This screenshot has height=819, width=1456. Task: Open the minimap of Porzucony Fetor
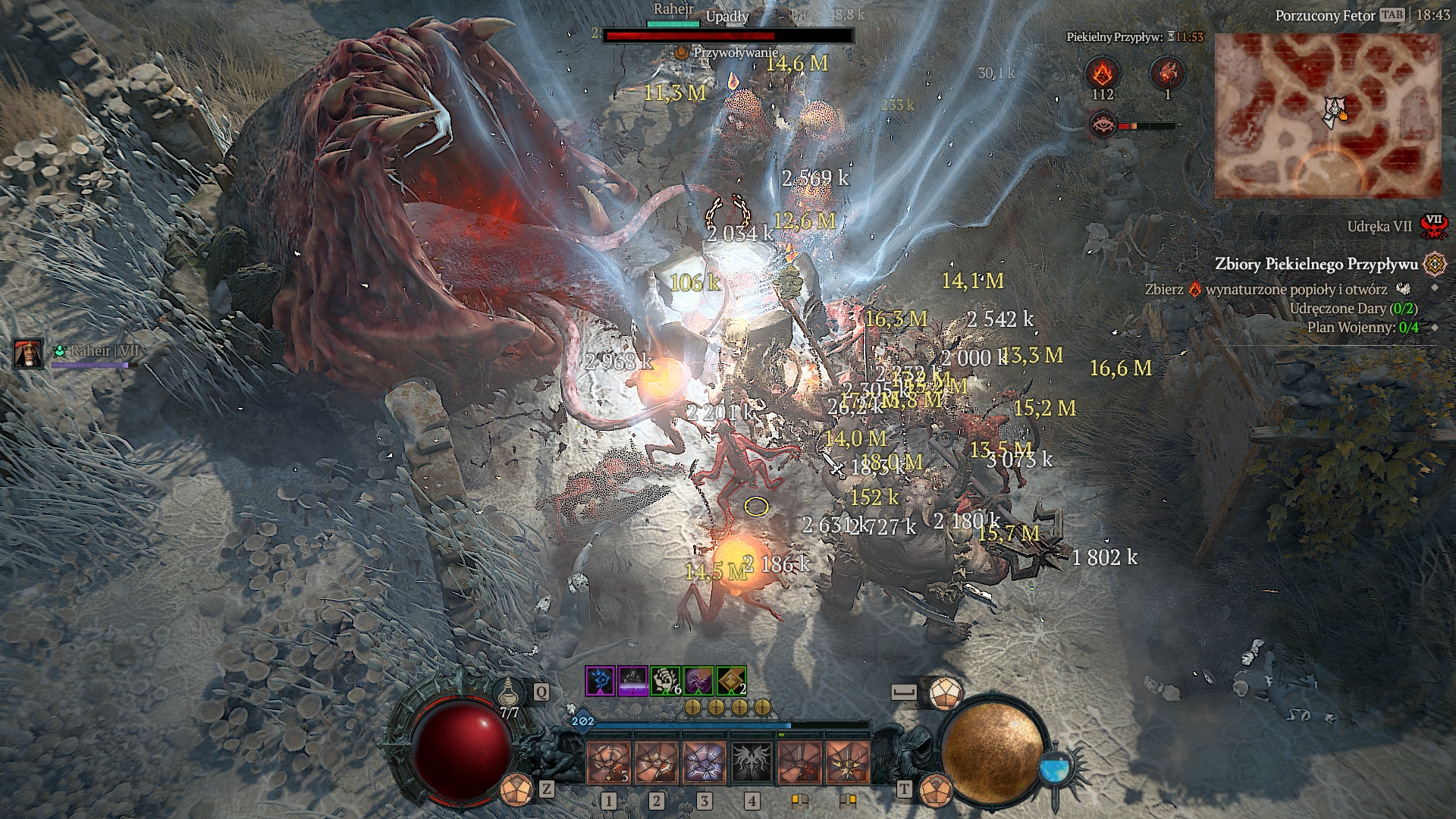(1327, 115)
